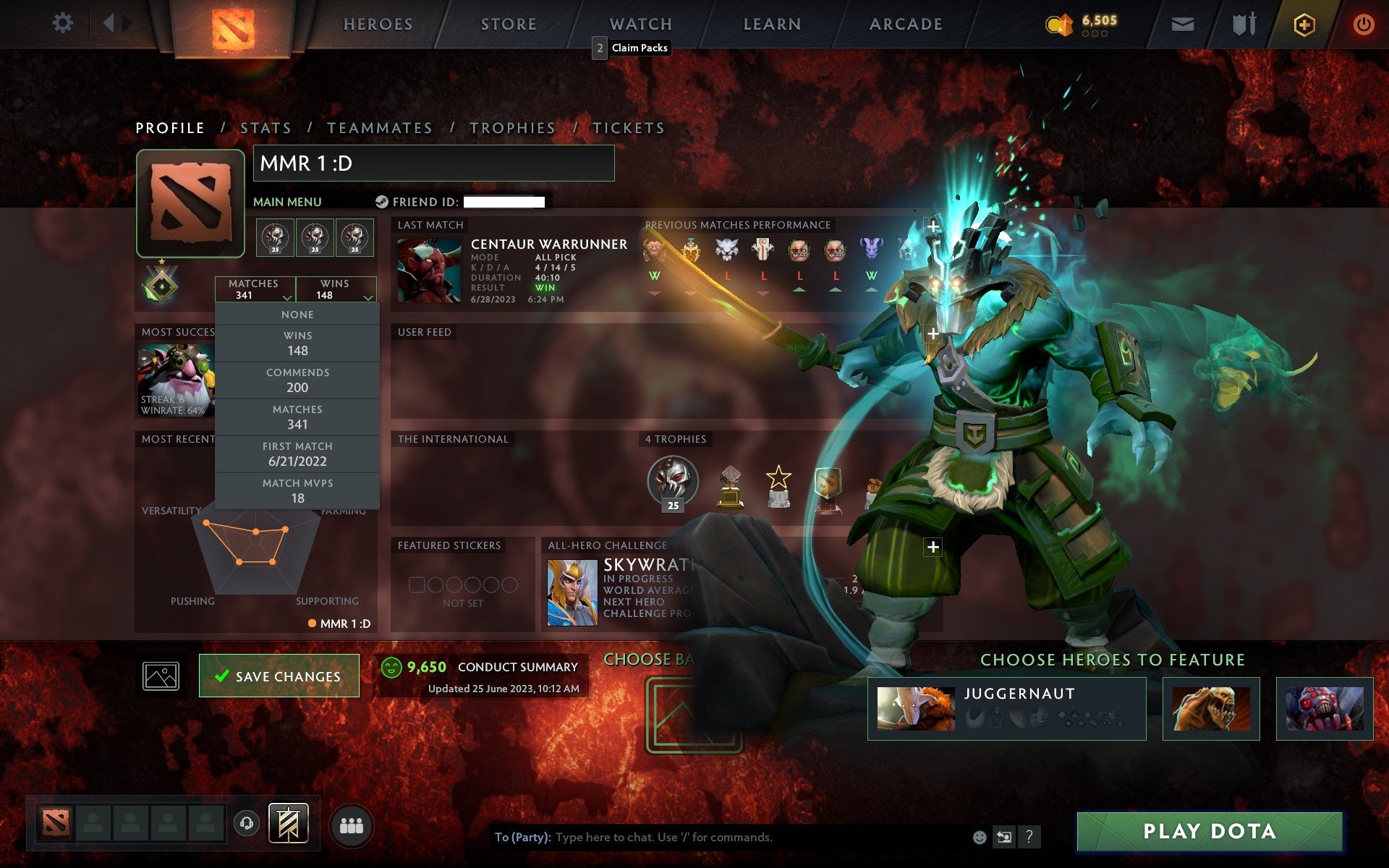The height and width of the screenshot is (868, 1389).
Task: Click the shard currency icon showing 6,505
Action: (x=1059, y=22)
